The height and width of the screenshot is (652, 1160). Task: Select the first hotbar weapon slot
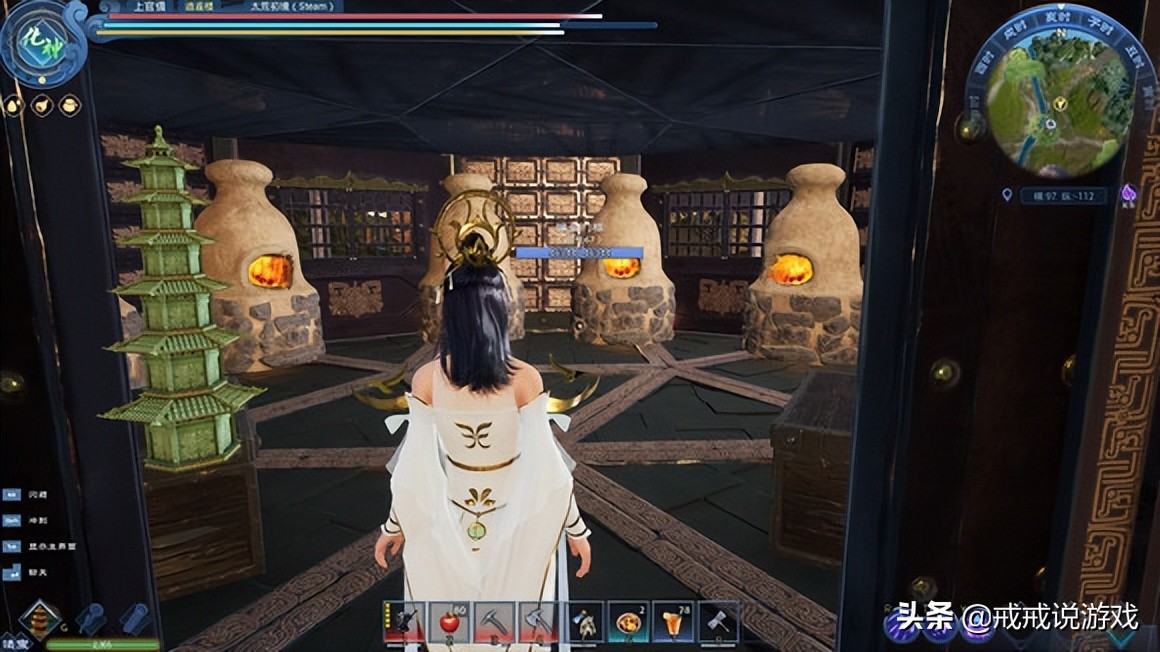pyautogui.click(x=405, y=622)
